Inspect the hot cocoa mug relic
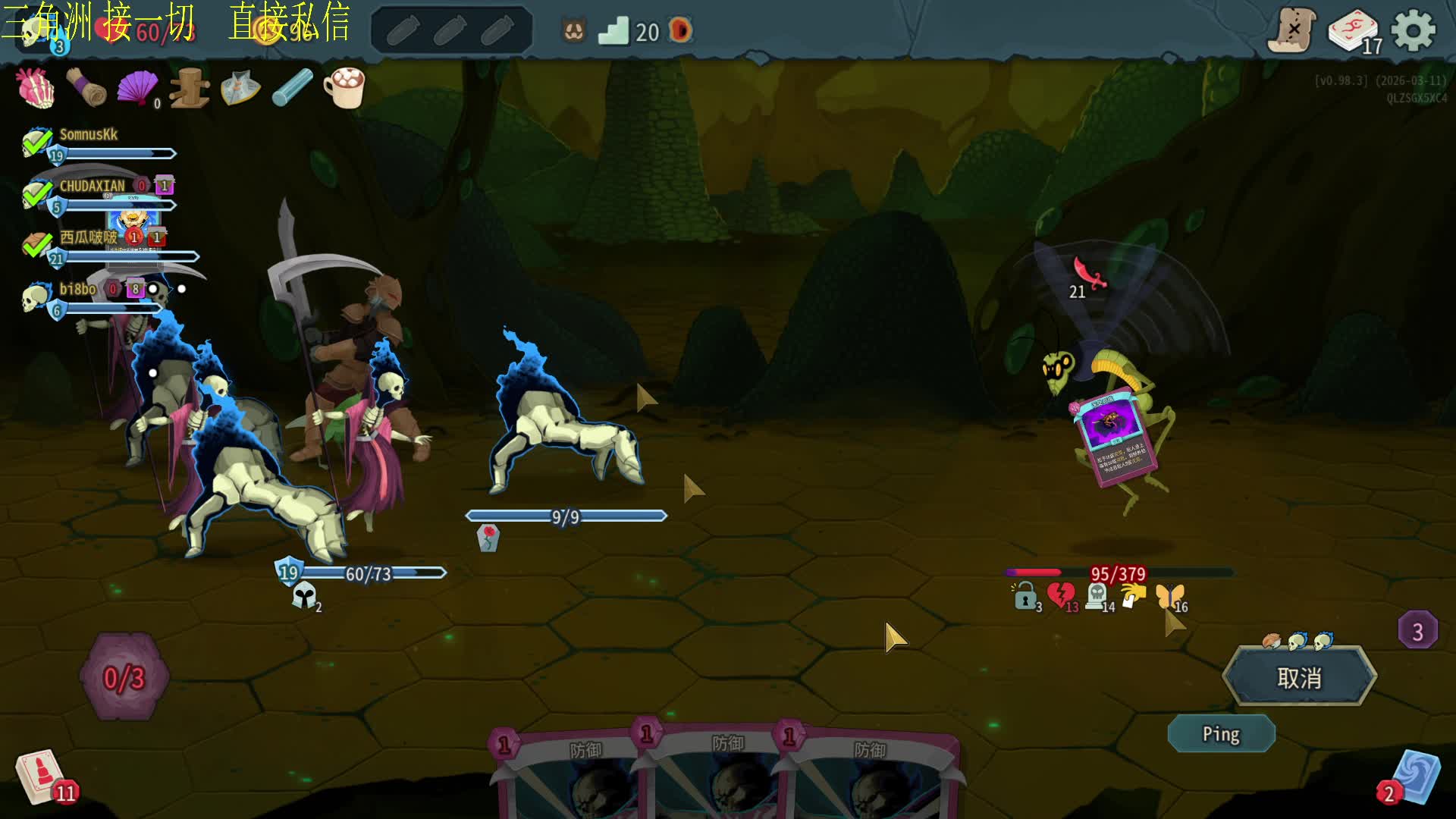 pyautogui.click(x=344, y=87)
